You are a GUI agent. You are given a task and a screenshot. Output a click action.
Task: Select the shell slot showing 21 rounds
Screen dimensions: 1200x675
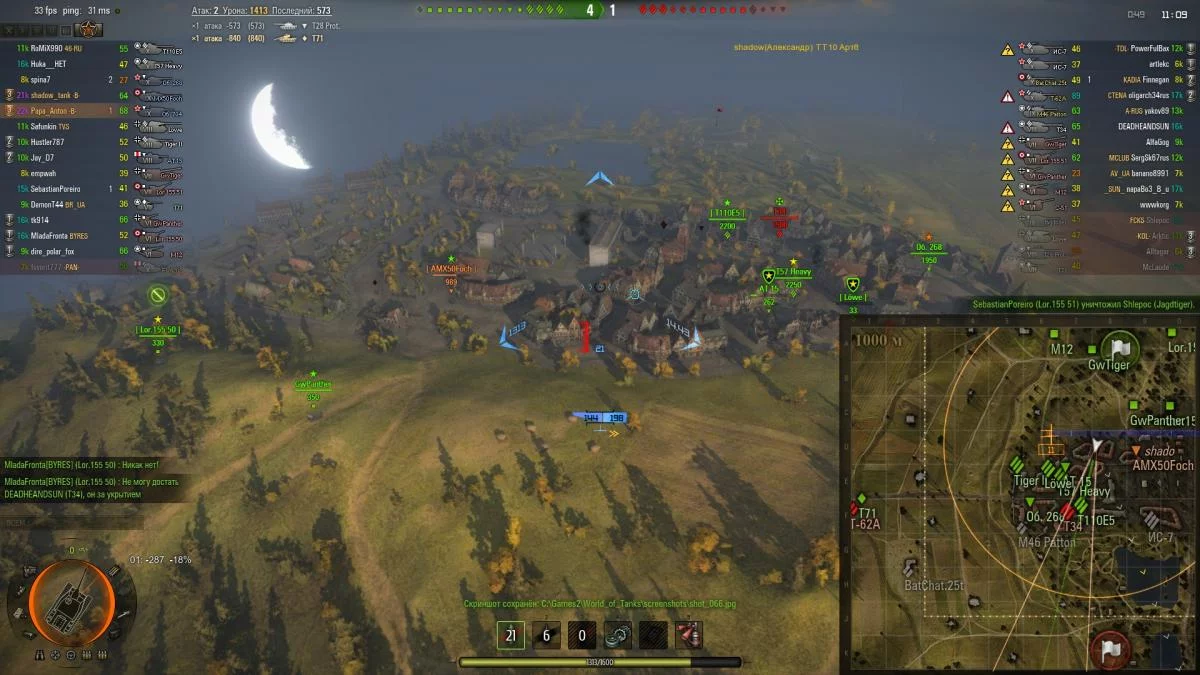pos(510,635)
